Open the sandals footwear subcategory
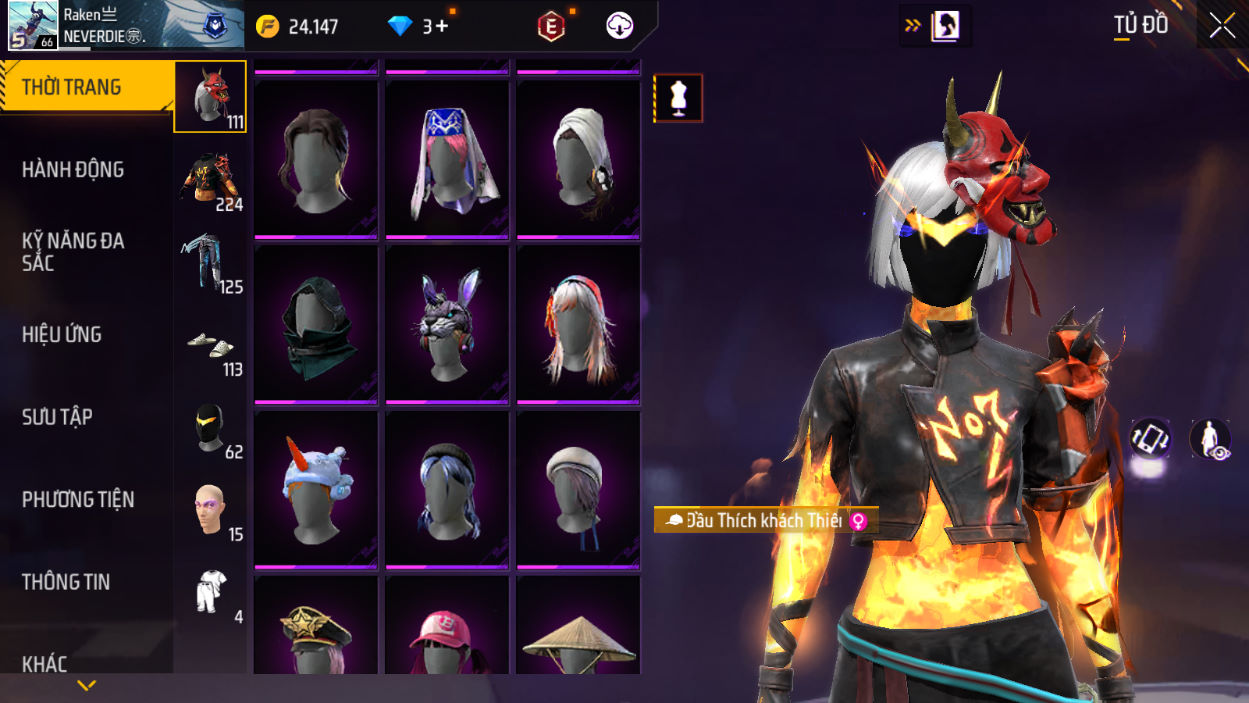 pyautogui.click(x=210, y=345)
